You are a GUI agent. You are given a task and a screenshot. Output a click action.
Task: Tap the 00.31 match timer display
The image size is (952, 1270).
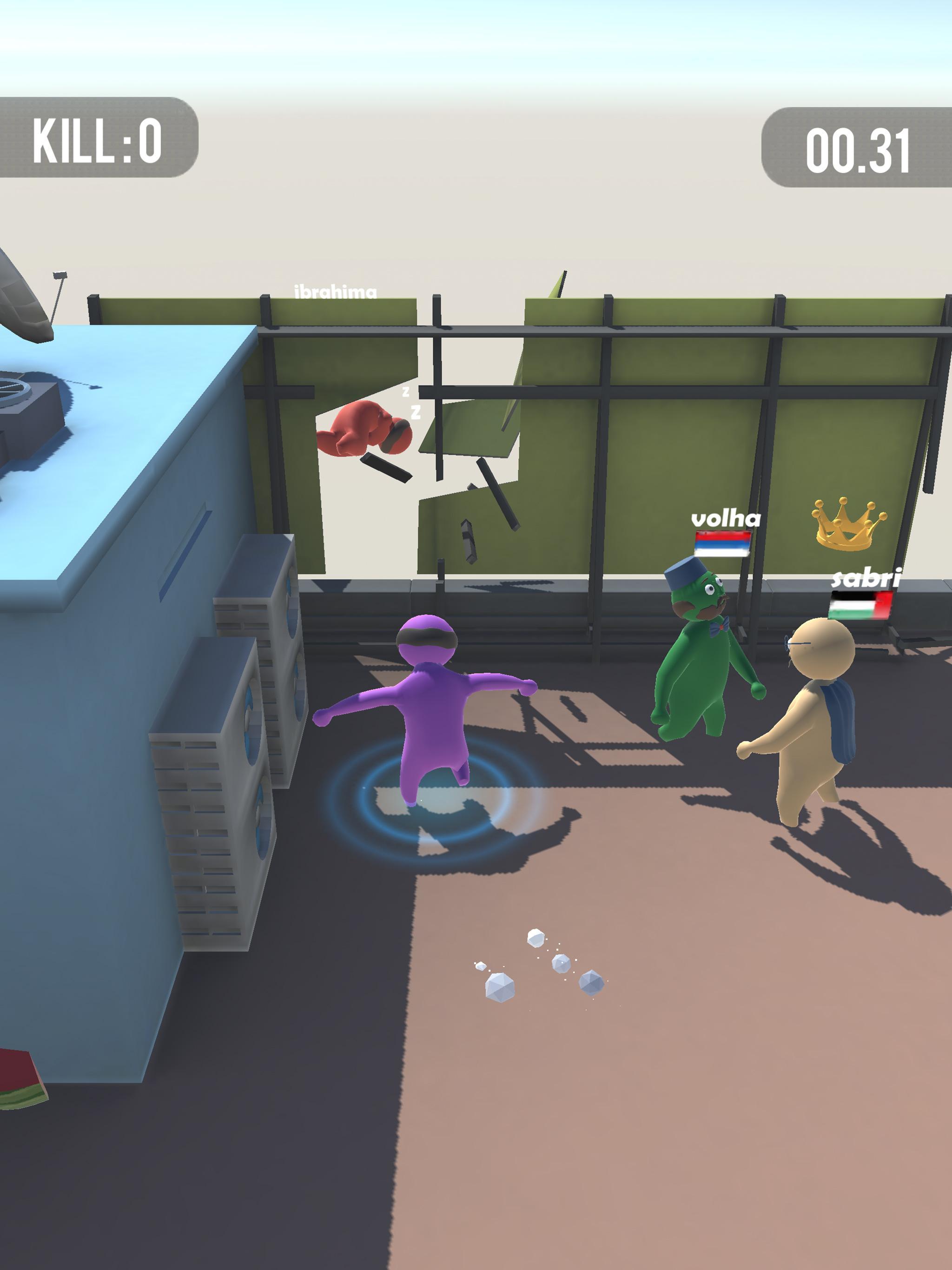[x=855, y=148]
